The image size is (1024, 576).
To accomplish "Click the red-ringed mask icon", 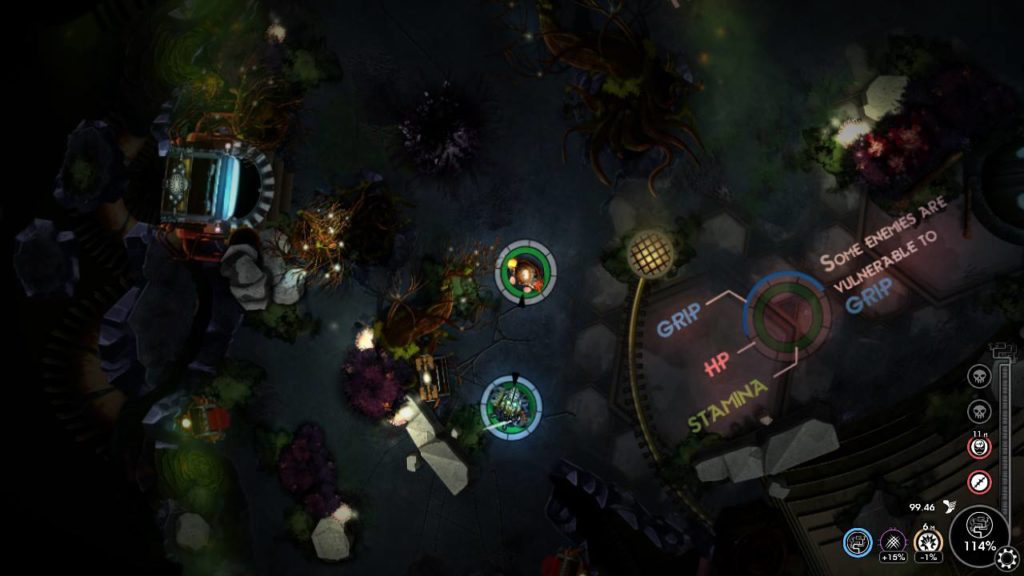I will pyautogui.click(x=979, y=446).
